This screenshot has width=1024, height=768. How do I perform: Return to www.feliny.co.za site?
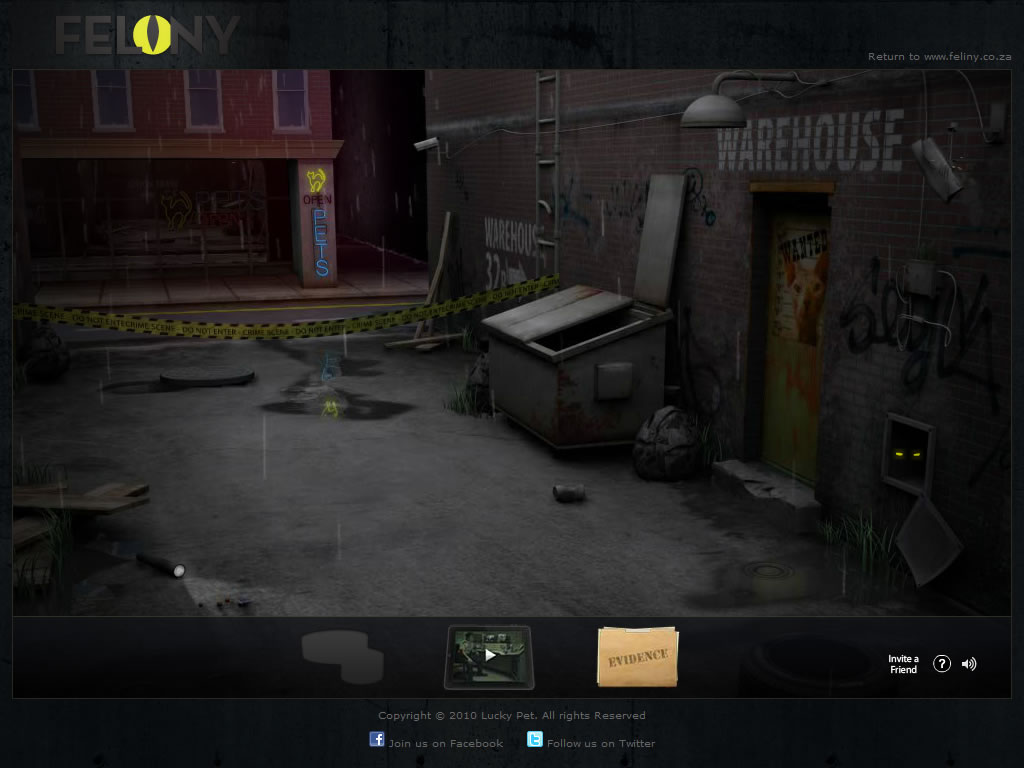point(940,57)
